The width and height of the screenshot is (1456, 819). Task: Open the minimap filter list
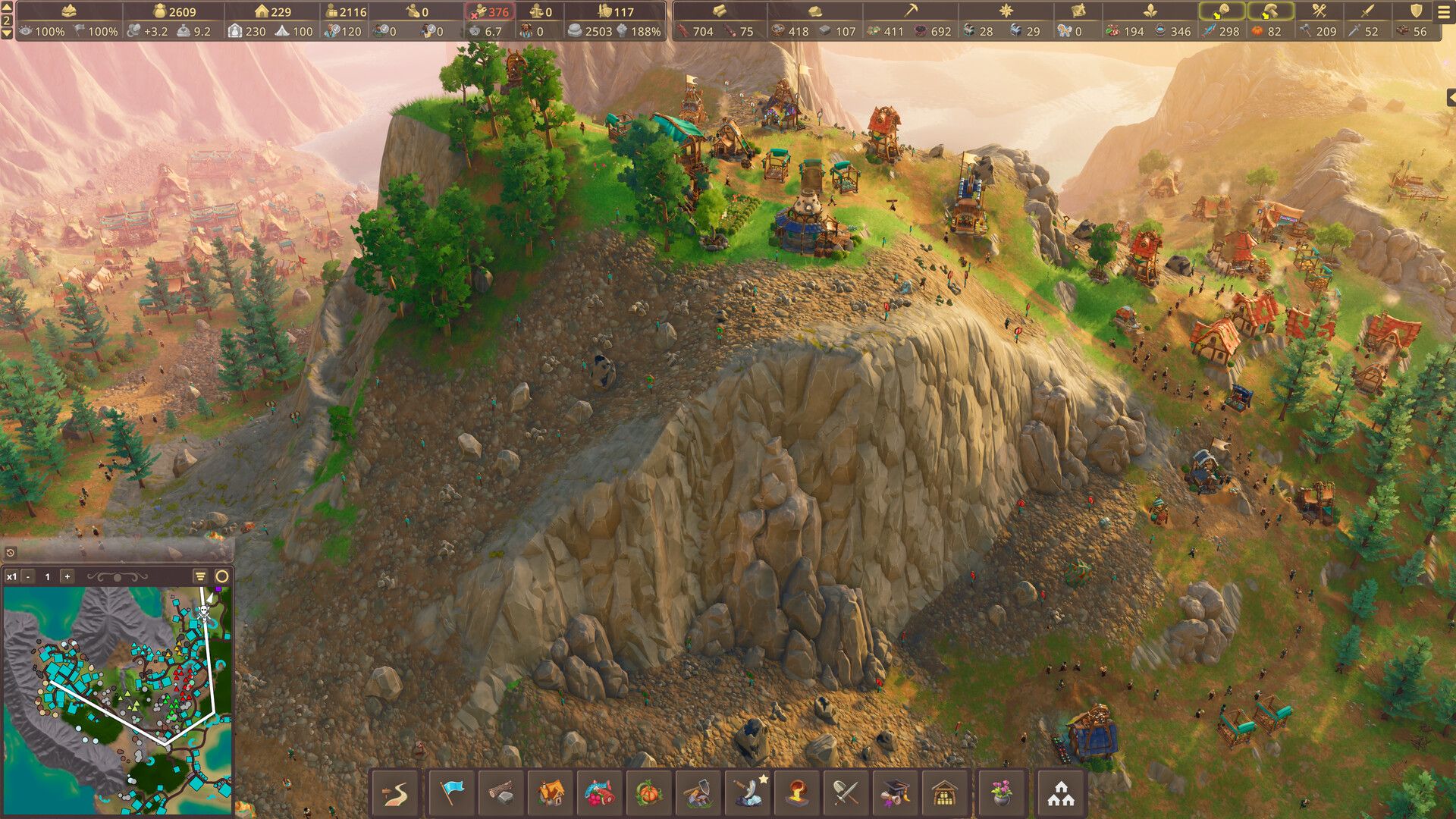tap(200, 577)
